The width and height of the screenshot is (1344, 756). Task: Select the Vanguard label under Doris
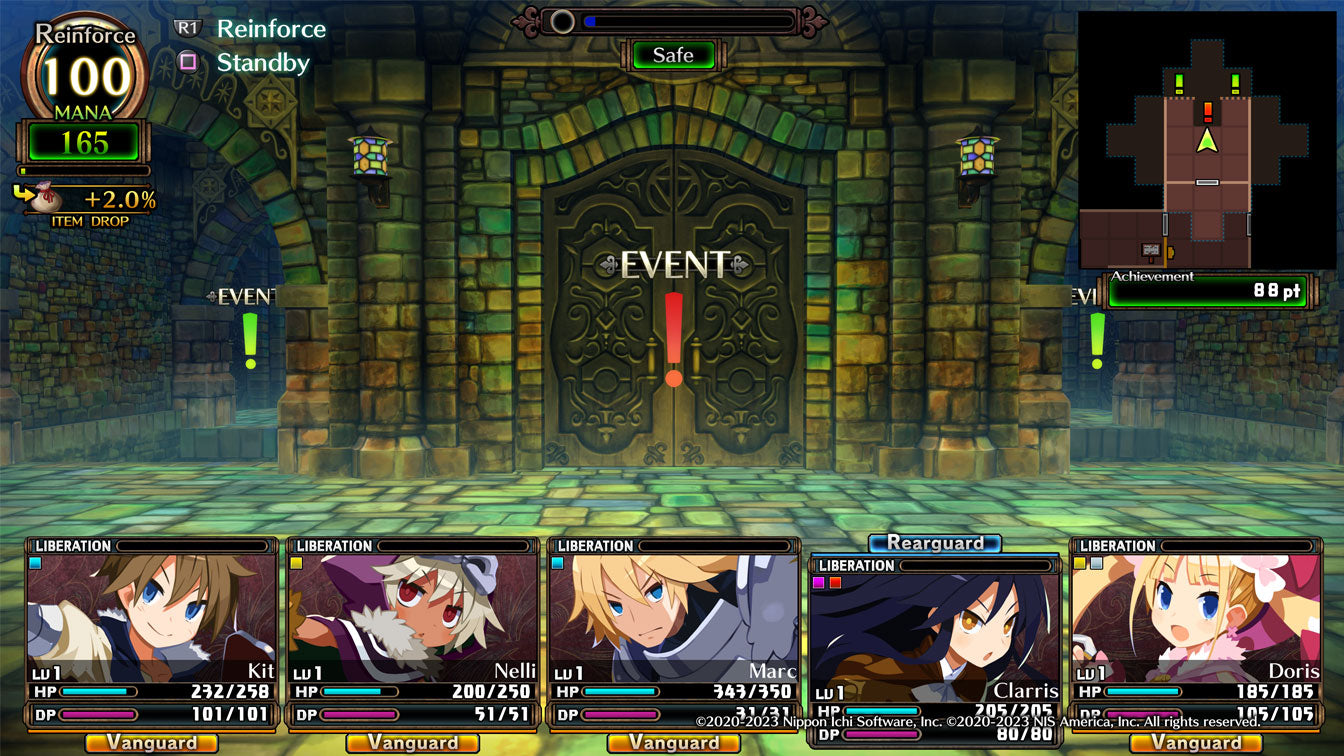pyautogui.click(x=1196, y=743)
